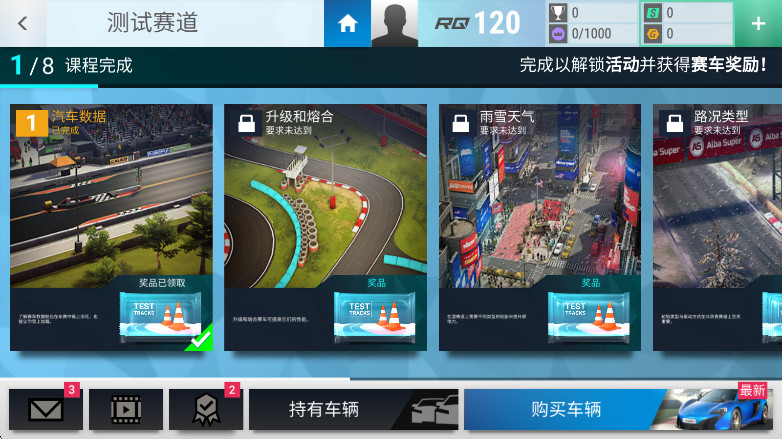View the RQ 120 rating panel

[480, 23]
